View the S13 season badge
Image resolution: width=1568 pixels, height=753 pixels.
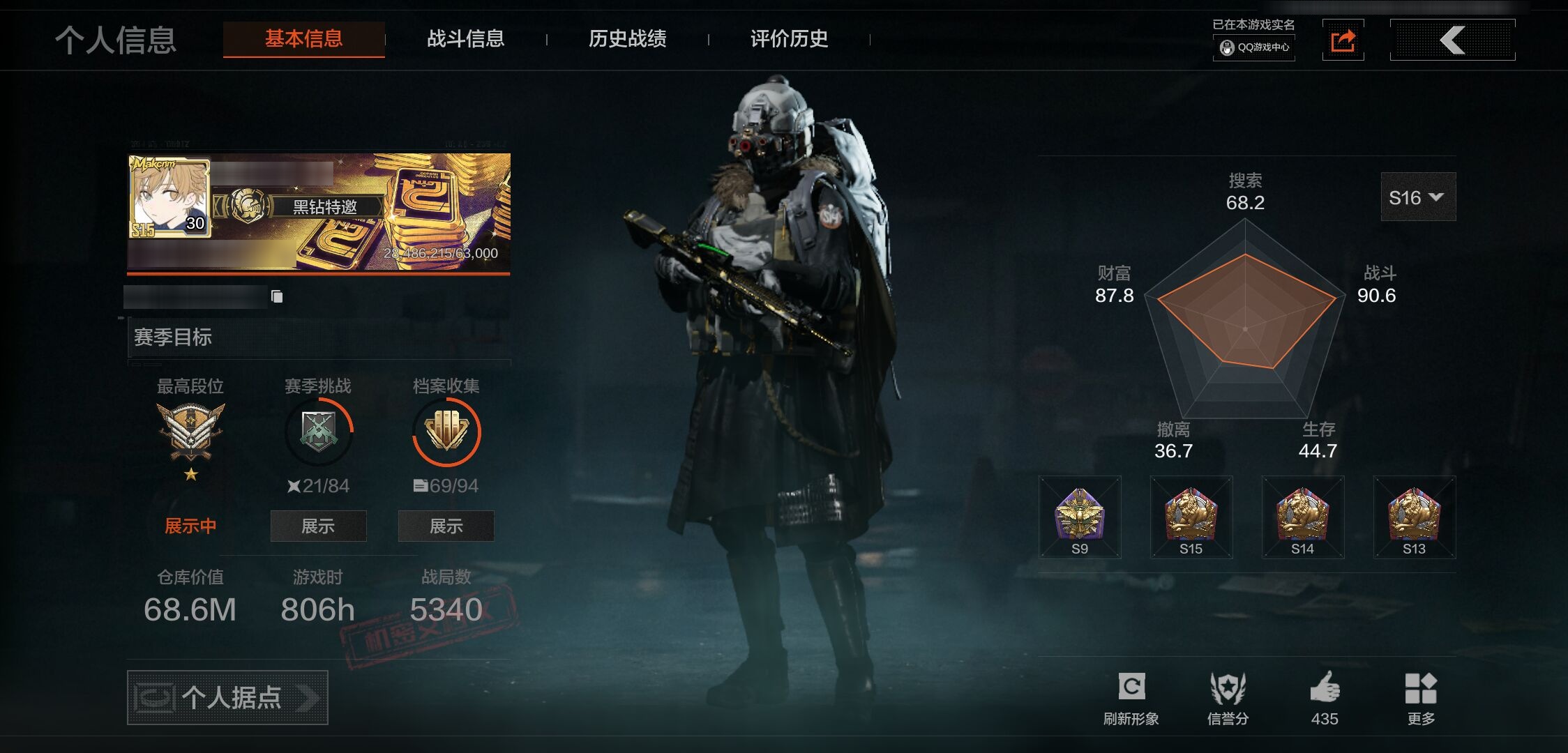[x=1415, y=517]
